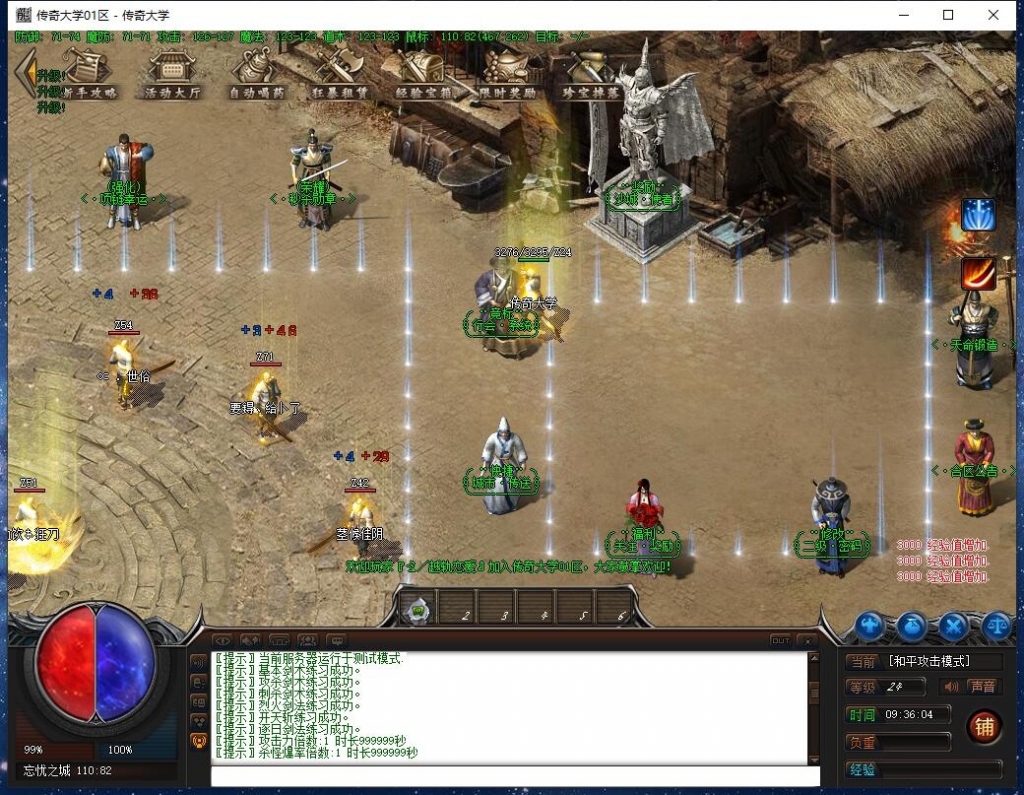Activate the red flame slash skill icon

[x=978, y=273]
